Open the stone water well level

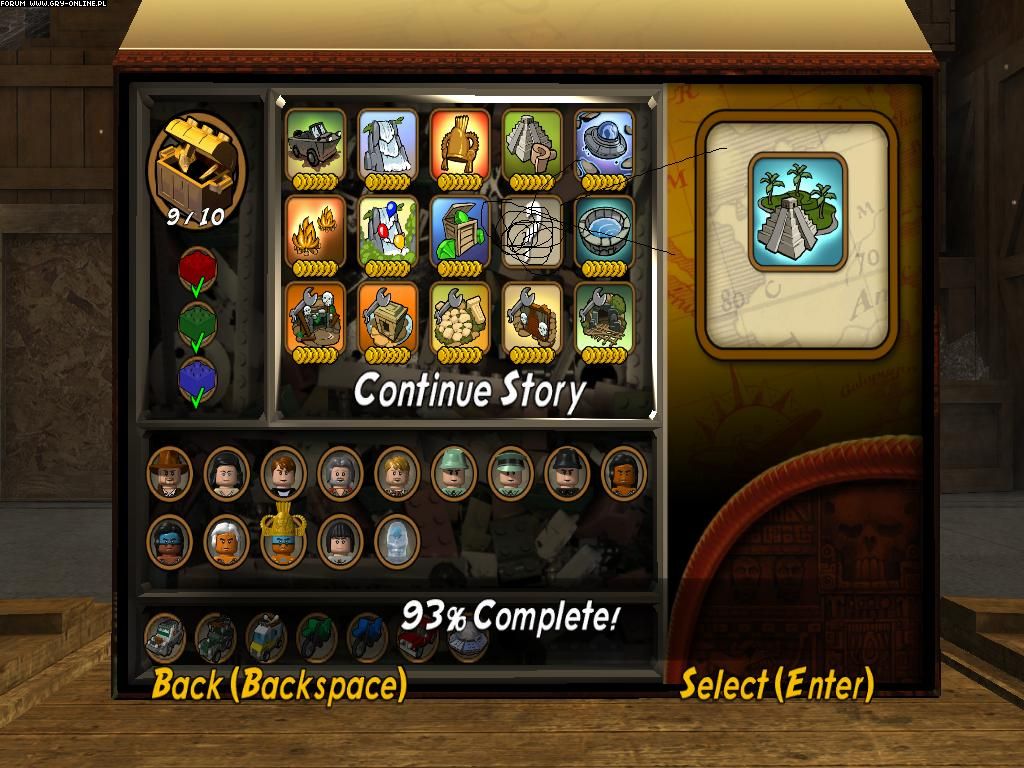click(x=604, y=232)
